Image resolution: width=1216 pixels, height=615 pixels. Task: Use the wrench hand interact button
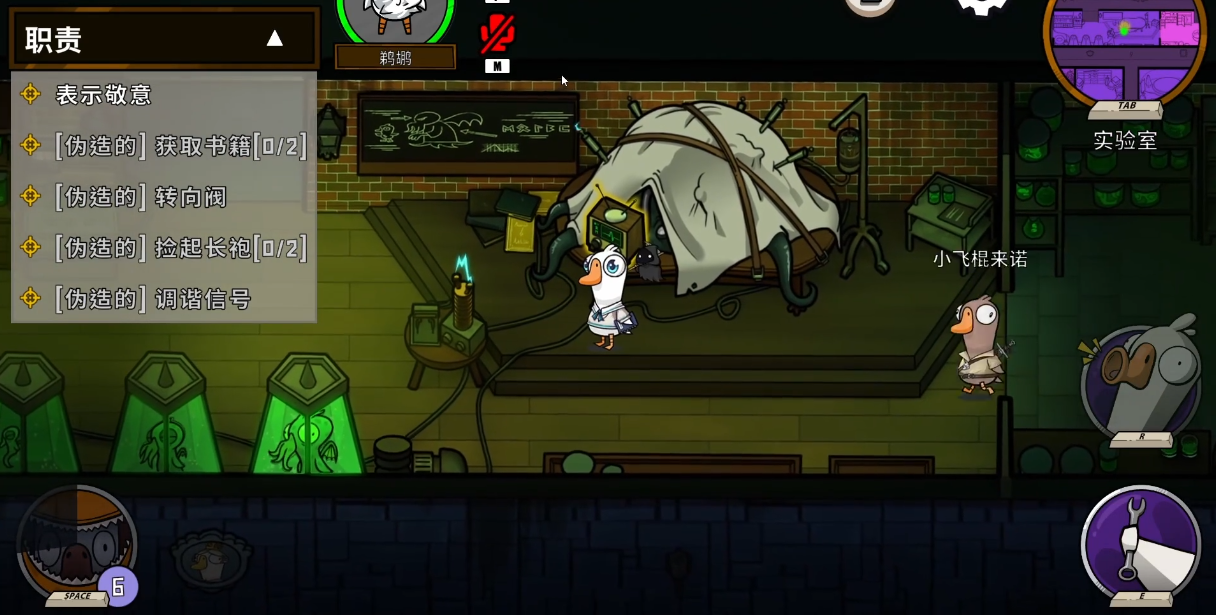[1141, 543]
